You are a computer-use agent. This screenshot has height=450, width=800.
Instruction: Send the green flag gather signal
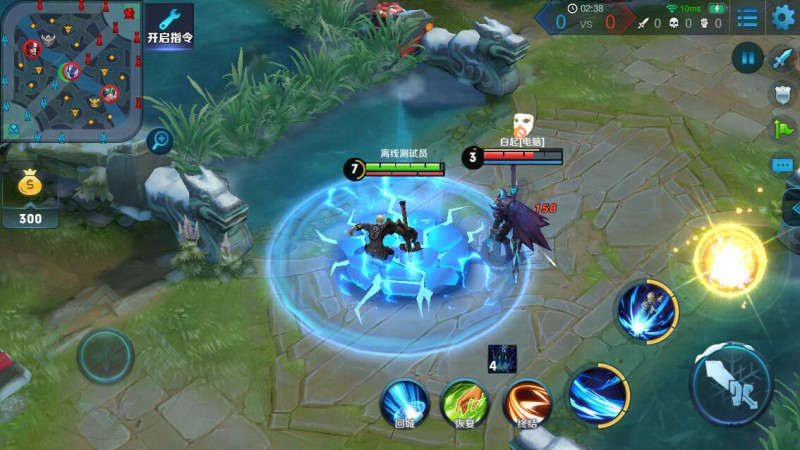[x=782, y=129]
